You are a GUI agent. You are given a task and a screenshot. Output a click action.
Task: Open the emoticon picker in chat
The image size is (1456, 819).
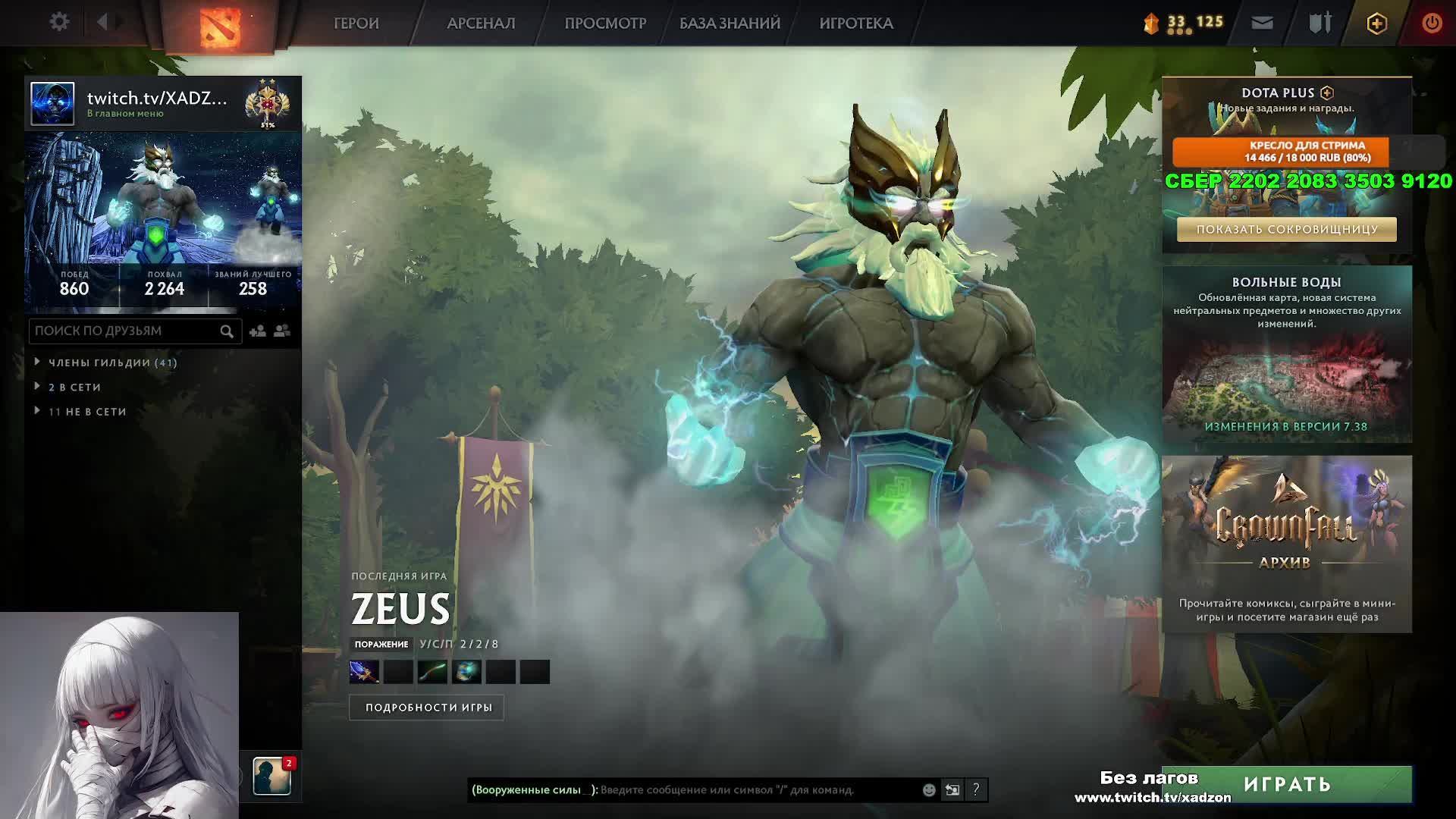[929, 790]
